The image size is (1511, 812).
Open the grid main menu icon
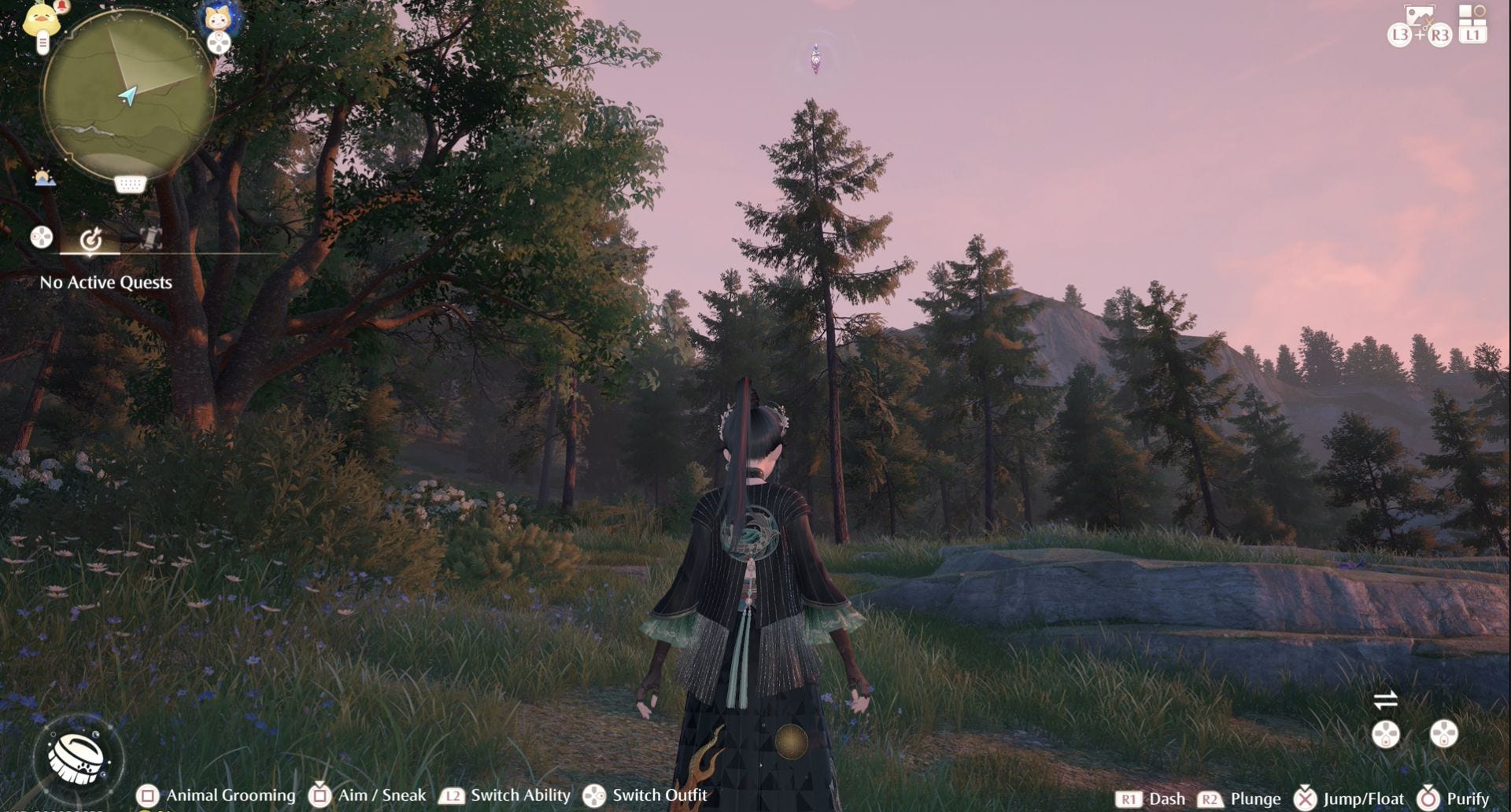(1472, 15)
